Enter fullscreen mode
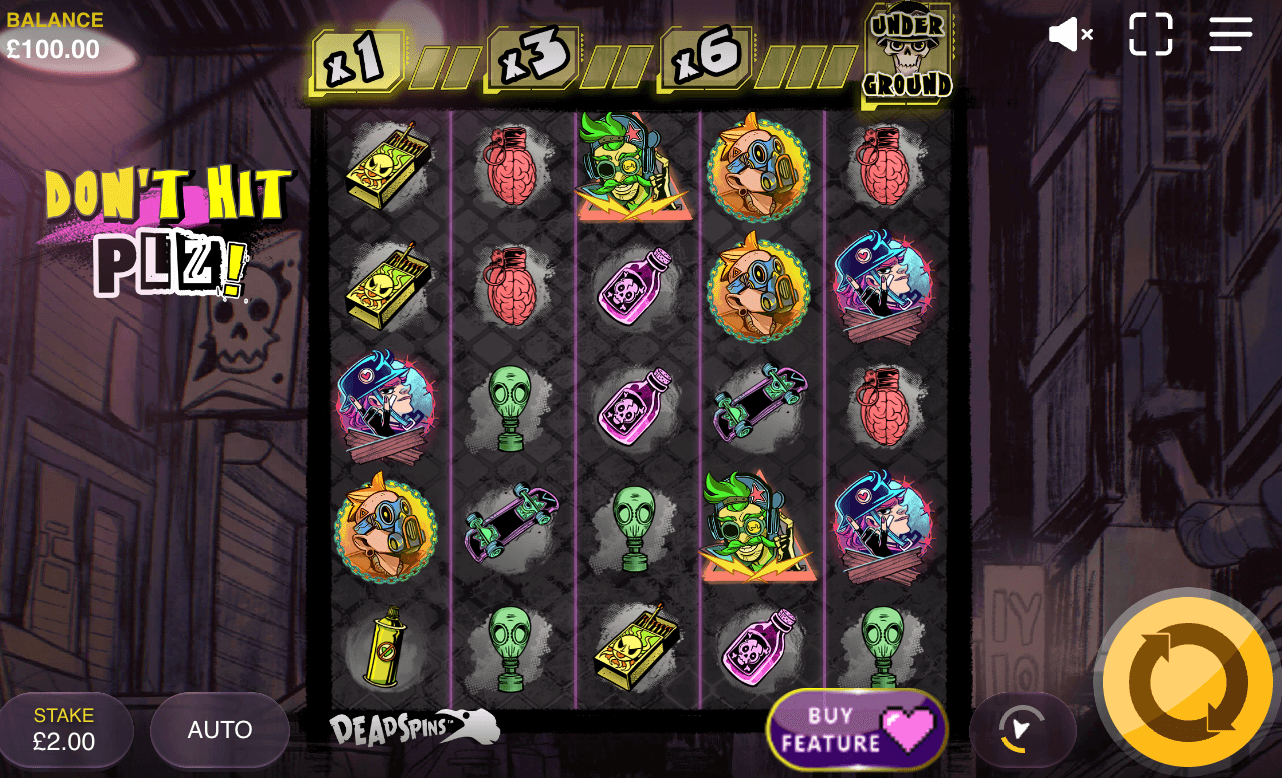1282x778 pixels. pos(1150,34)
